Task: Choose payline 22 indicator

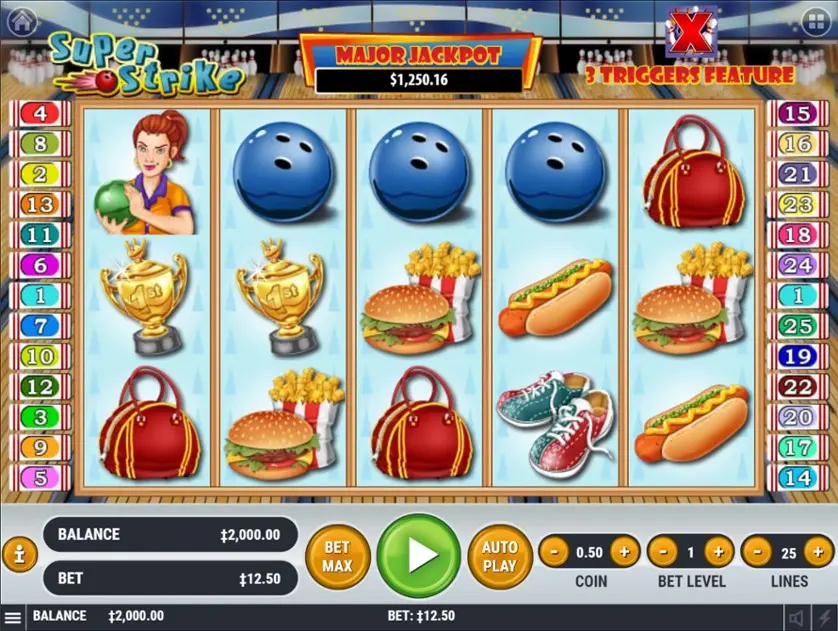Action: click(x=797, y=387)
